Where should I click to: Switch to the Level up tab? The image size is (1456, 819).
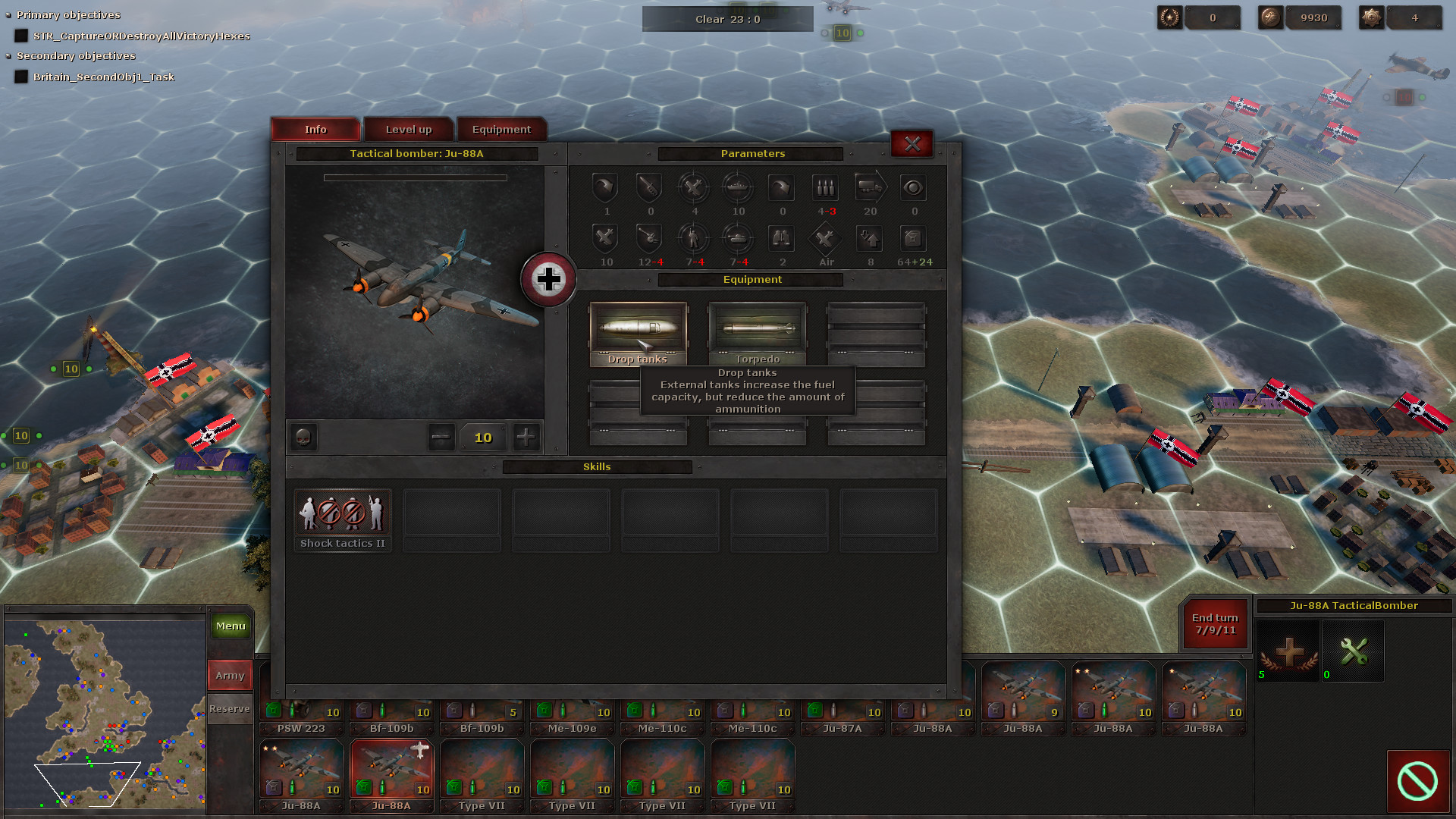point(408,129)
